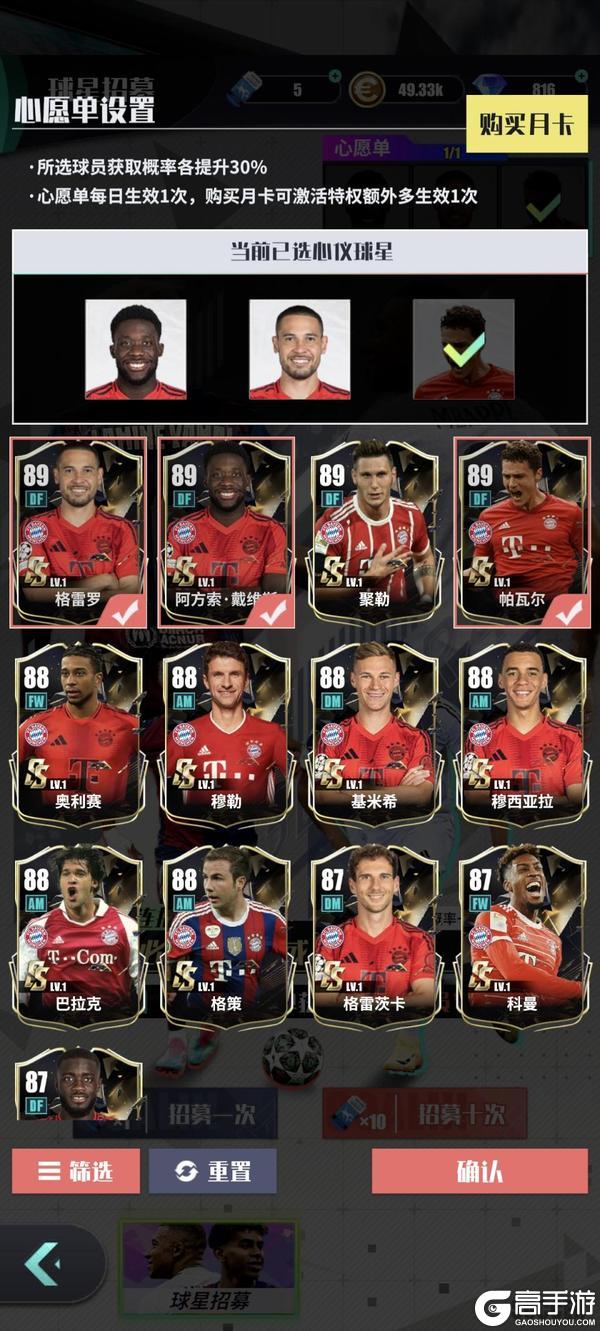Open the 筛选 filter options
This screenshot has height=1331, width=600.
click(x=76, y=1171)
